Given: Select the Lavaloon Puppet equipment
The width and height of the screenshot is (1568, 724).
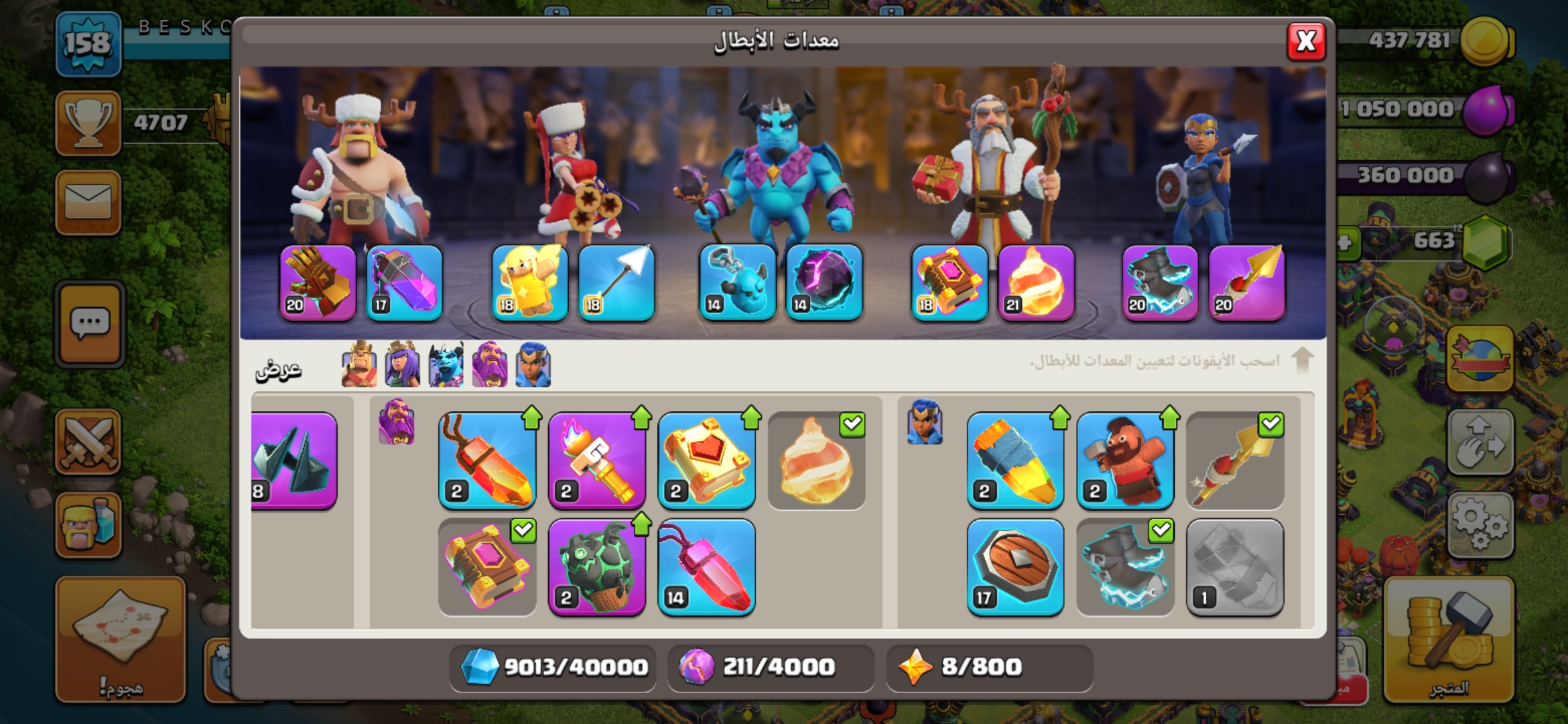Looking at the screenshot, I should 596,567.
